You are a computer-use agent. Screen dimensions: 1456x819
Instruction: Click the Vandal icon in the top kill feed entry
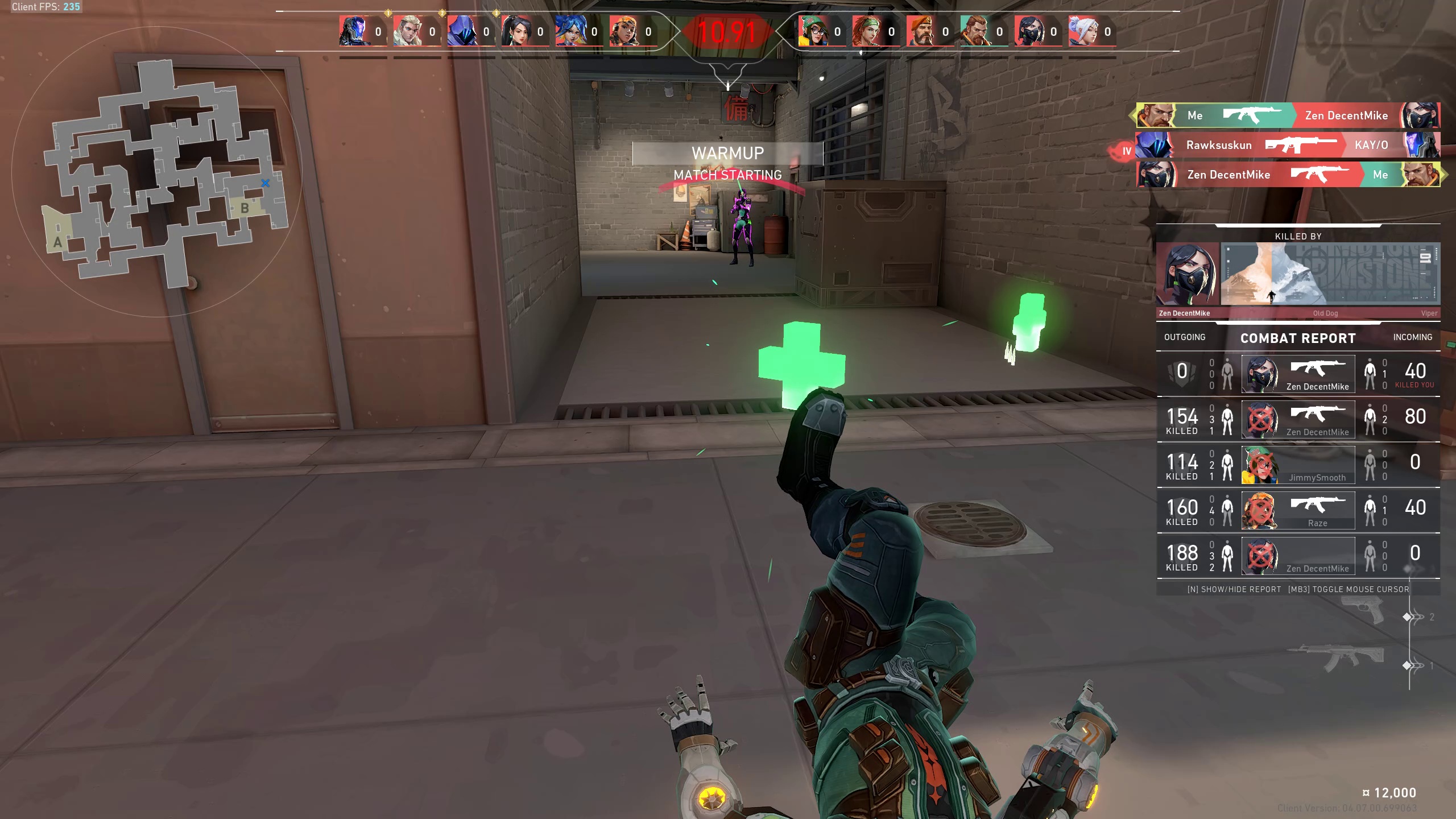[x=1251, y=115]
